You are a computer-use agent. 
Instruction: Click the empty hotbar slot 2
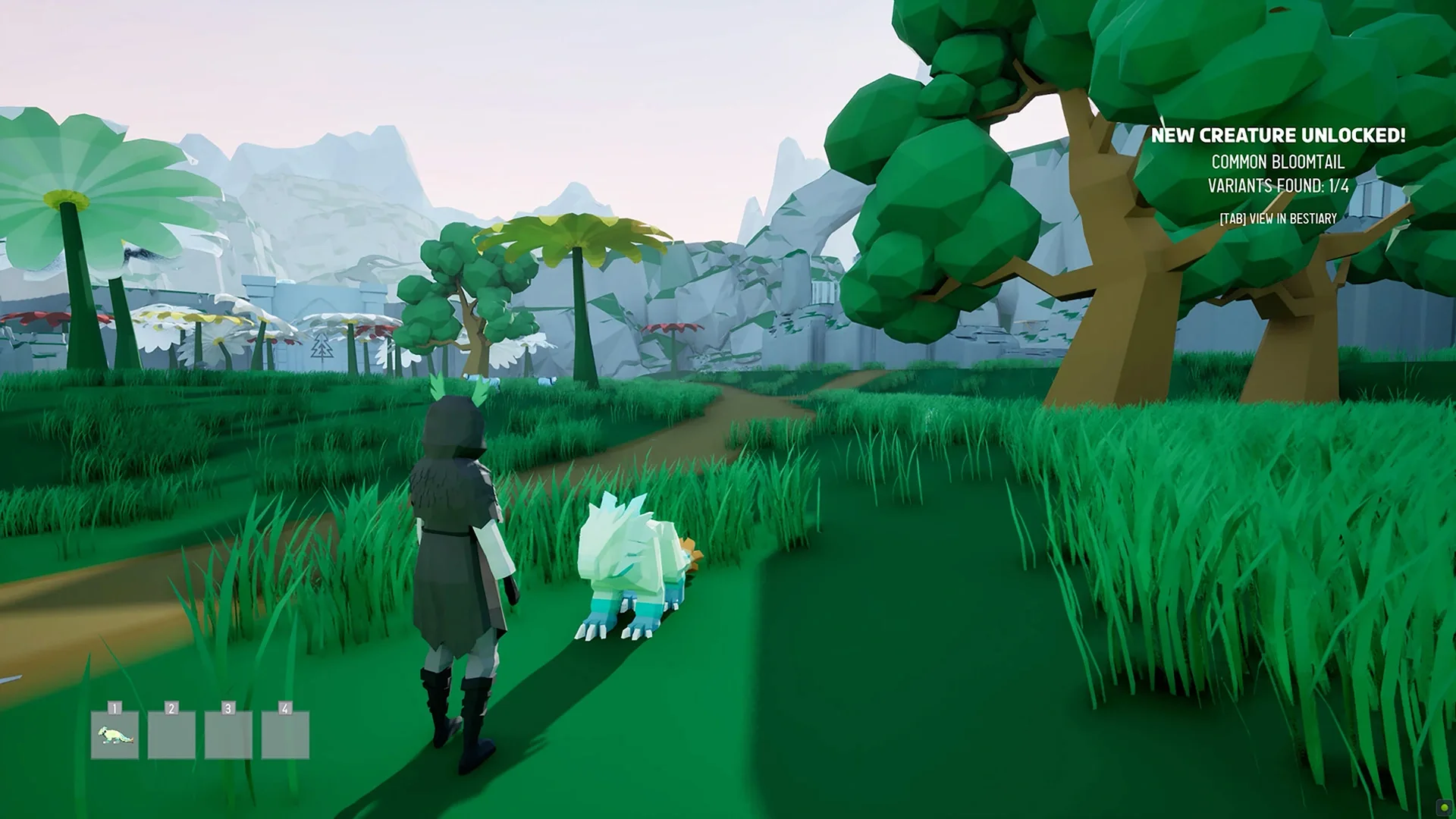(x=171, y=736)
